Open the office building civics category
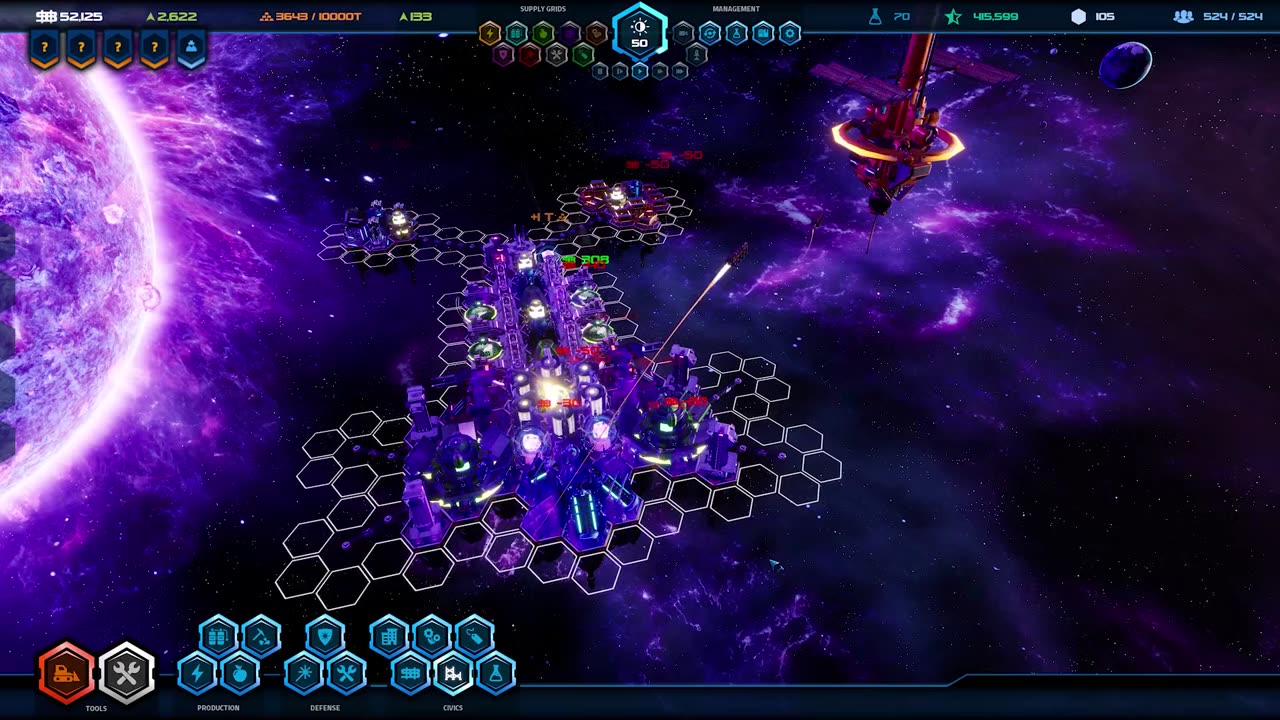Image resolution: width=1280 pixels, height=720 pixels. pos(389,635)
